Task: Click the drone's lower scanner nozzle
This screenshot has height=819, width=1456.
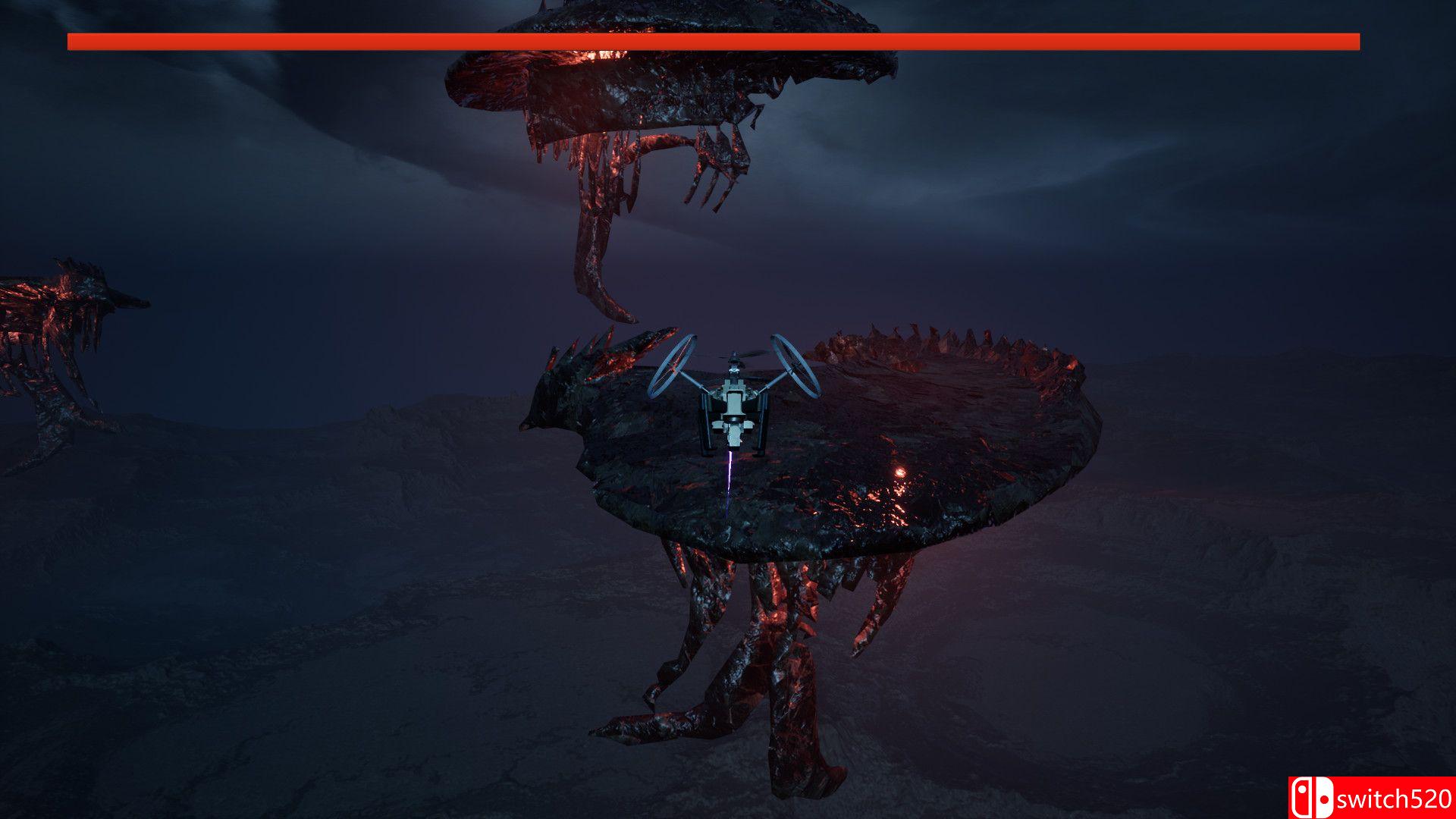Action: [734, 434]
